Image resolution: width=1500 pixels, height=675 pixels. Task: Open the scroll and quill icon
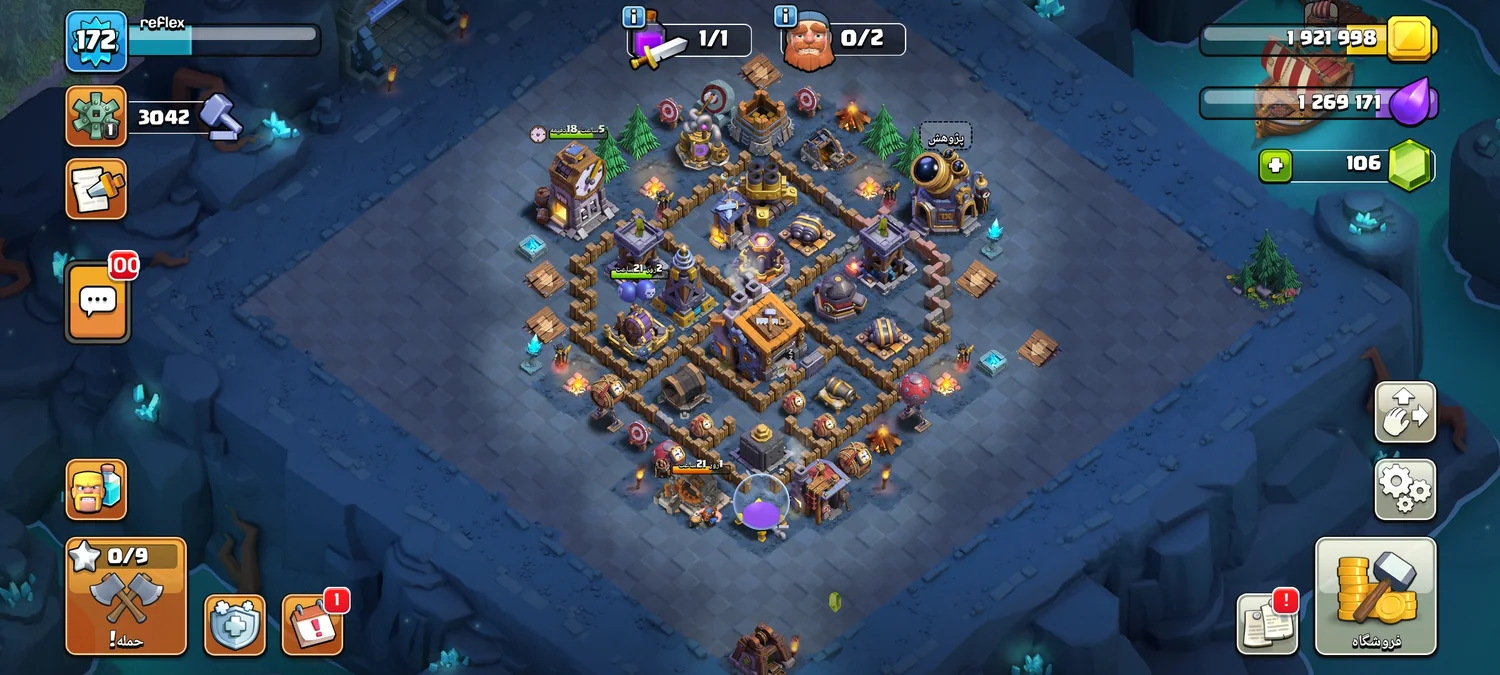pos(96,188)
